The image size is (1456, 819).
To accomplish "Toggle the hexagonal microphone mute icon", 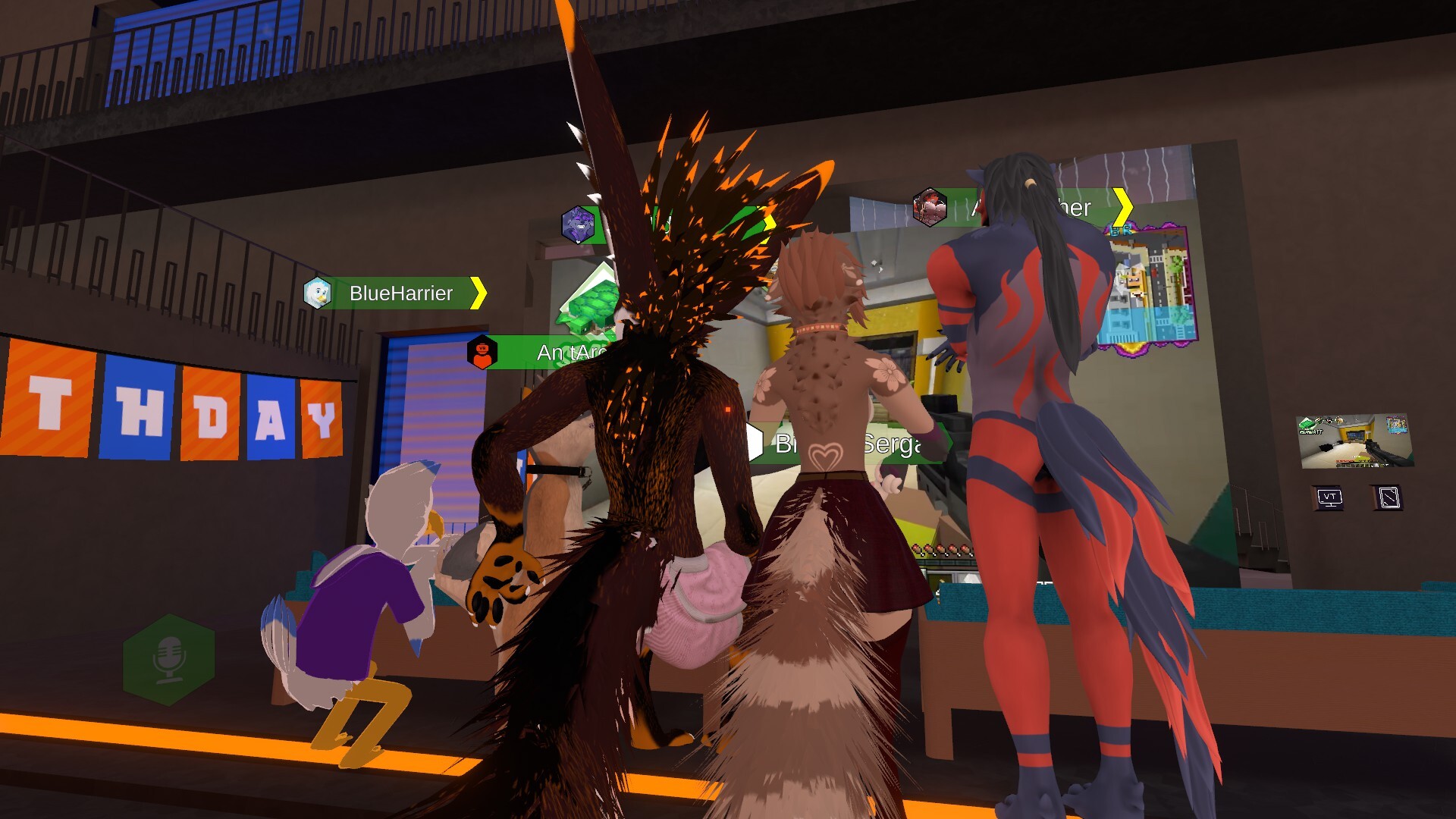I will pyautogui.click(x=169, y=659).
